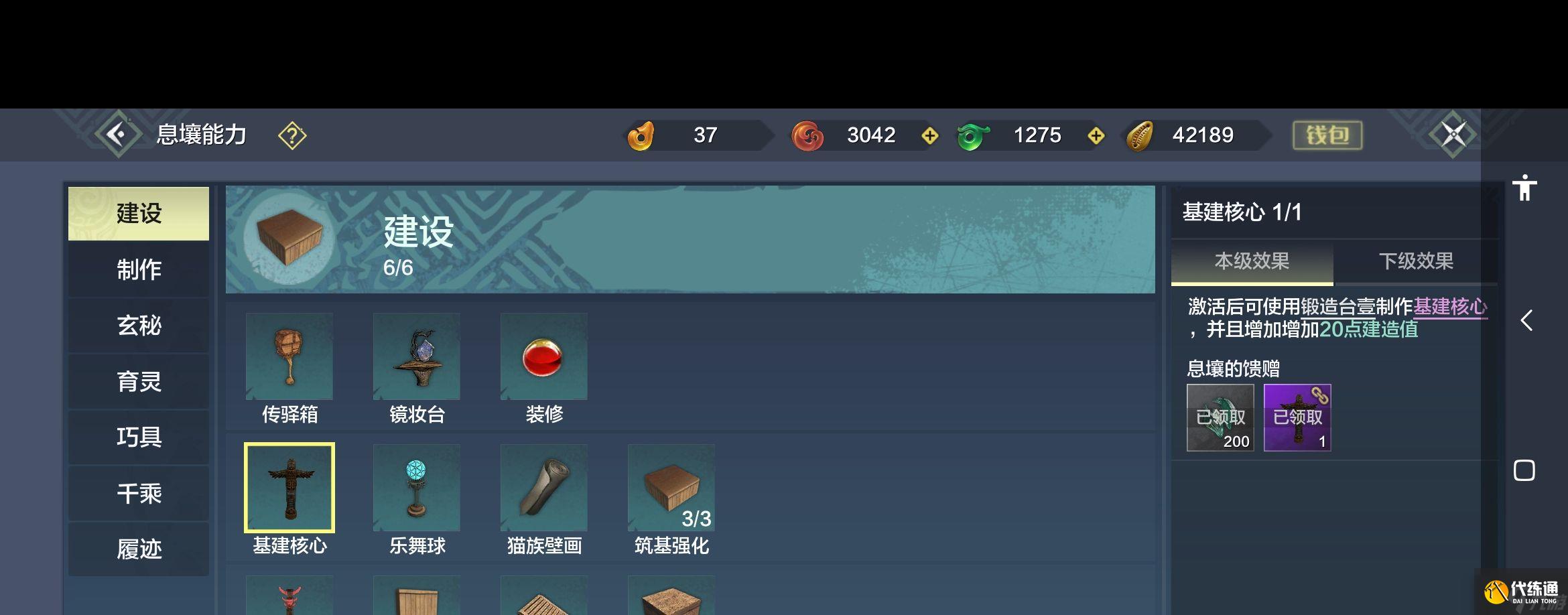Viewport: 1568px width, 615px height.
Task: Select the 乐舞球 blue sphere icon
Action: click(x=417, y=488)
